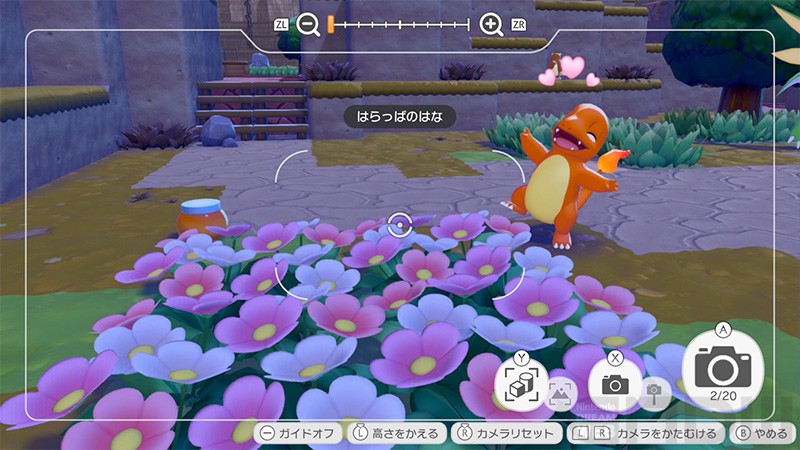Image resolution: width=800 pixels, height=450 pixels.
Task: Set the zoom slider to its middle tick
Action: (400, 25)
